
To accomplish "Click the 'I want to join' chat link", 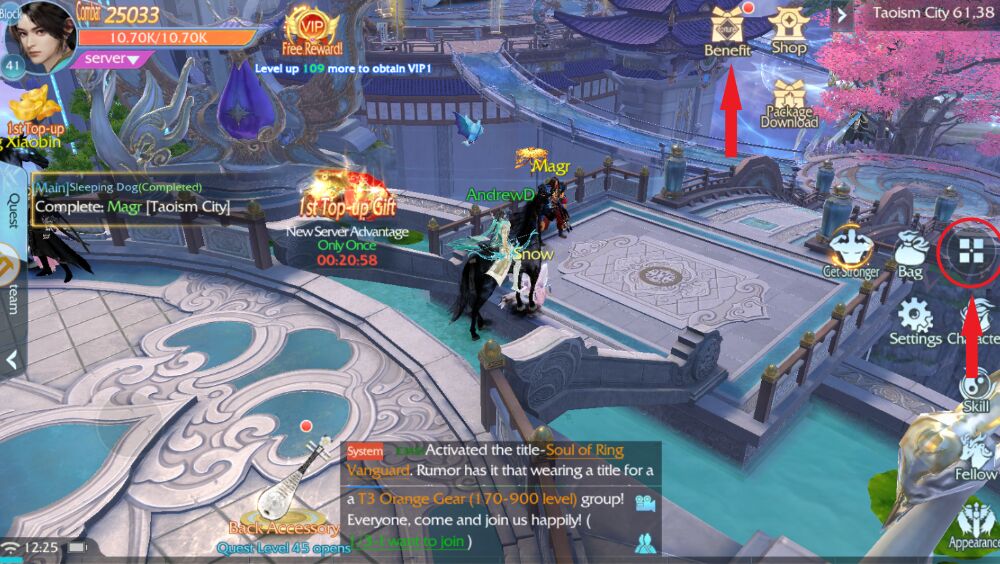I will coord(410,541).
